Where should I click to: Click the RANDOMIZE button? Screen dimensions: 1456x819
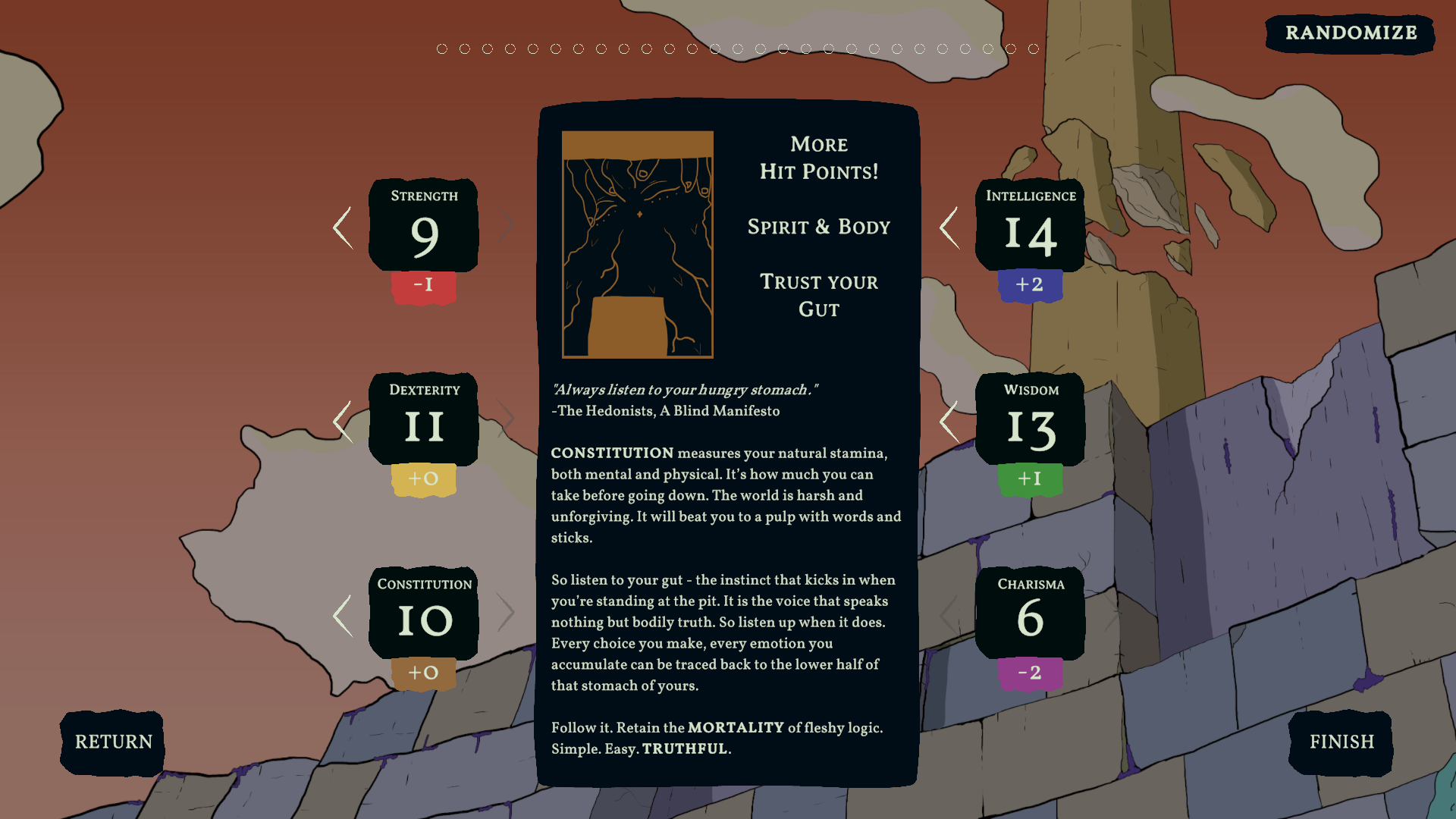[x=1350, y=33]
